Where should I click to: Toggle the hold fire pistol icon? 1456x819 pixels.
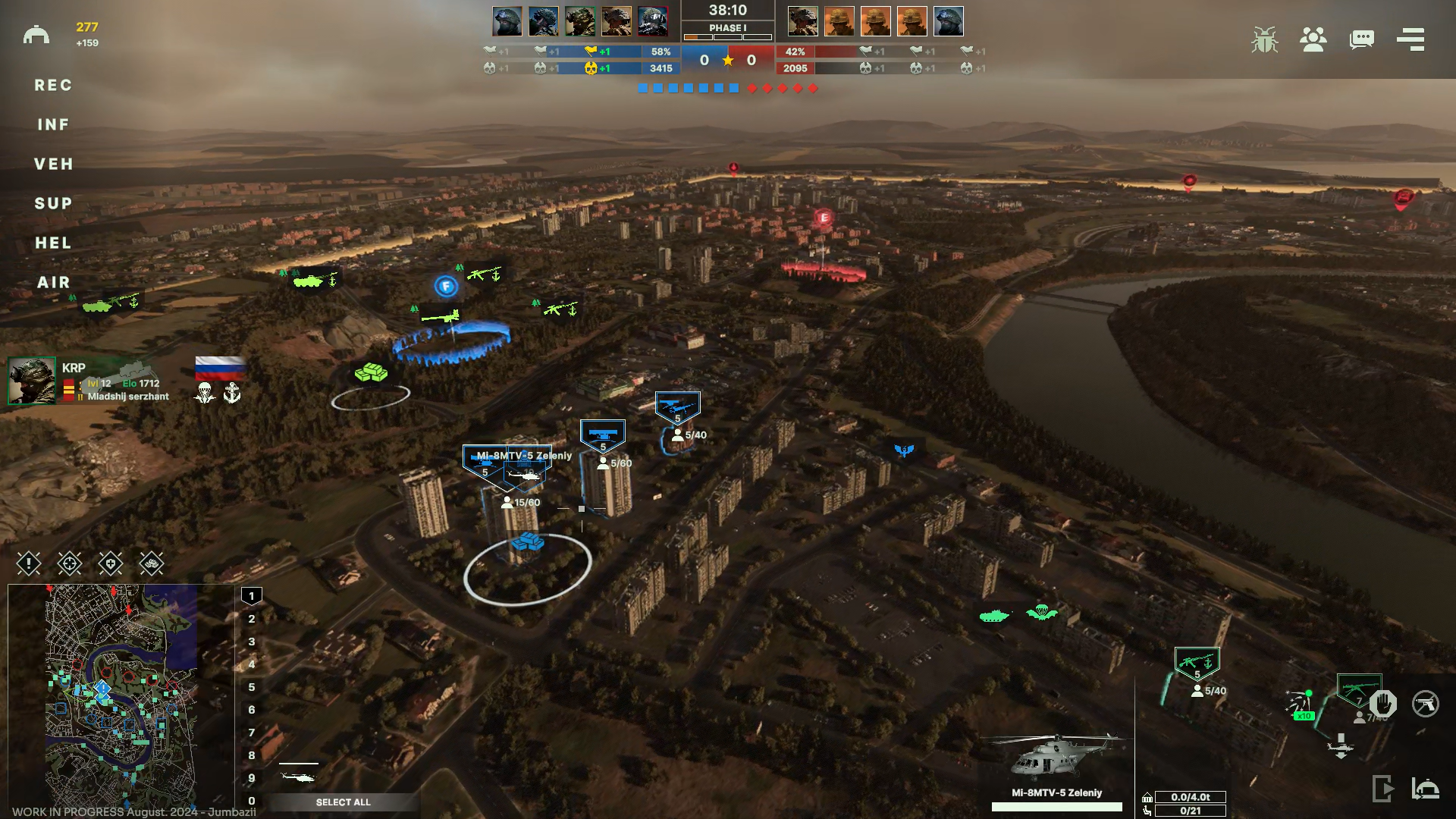pos(1426,704)
